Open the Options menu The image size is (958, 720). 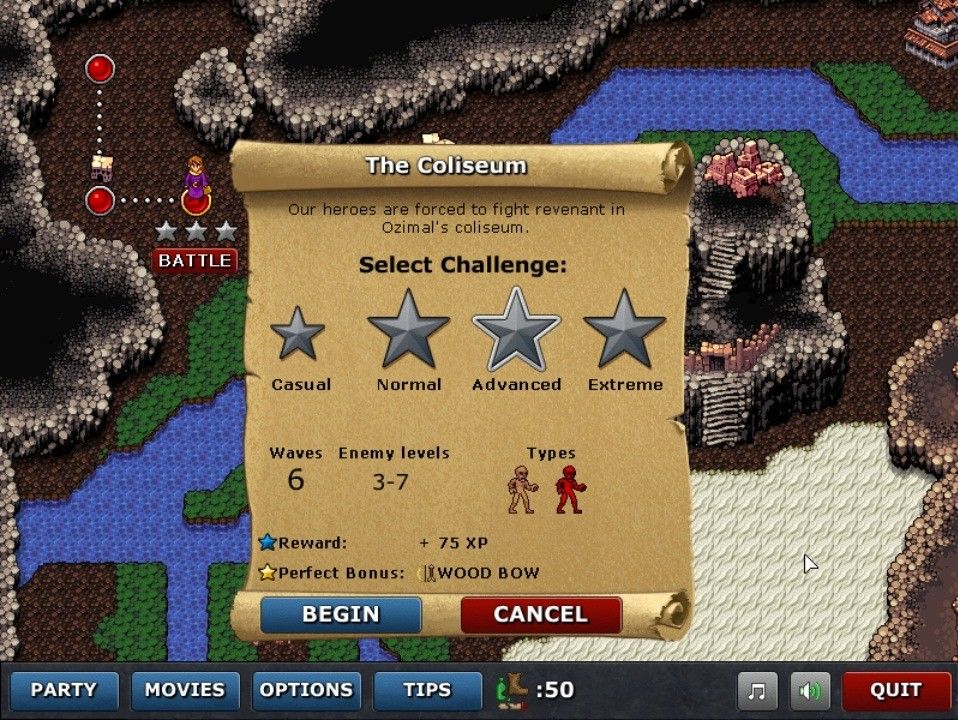point(306,690)
